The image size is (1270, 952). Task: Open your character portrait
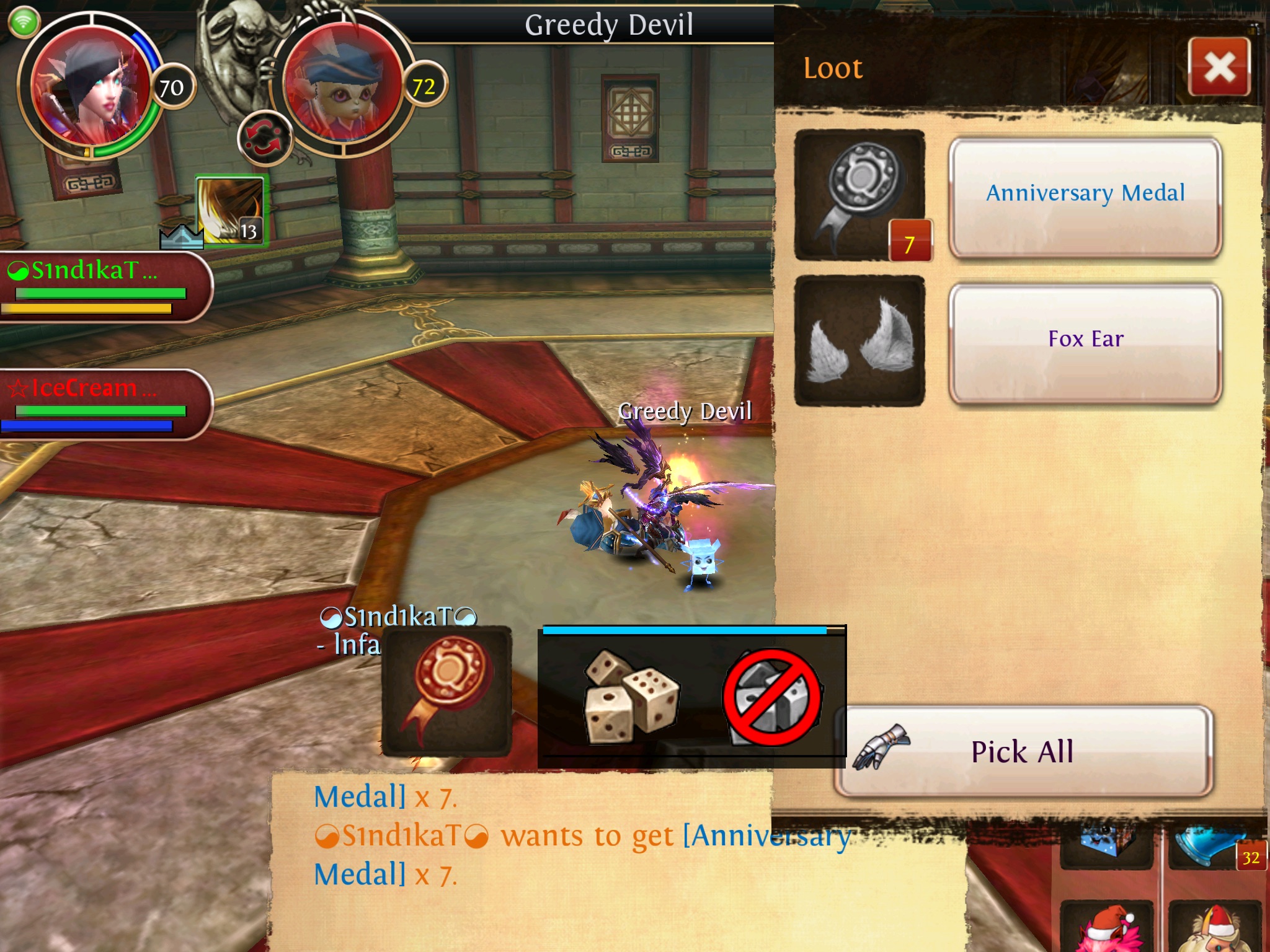click(90, 87)
